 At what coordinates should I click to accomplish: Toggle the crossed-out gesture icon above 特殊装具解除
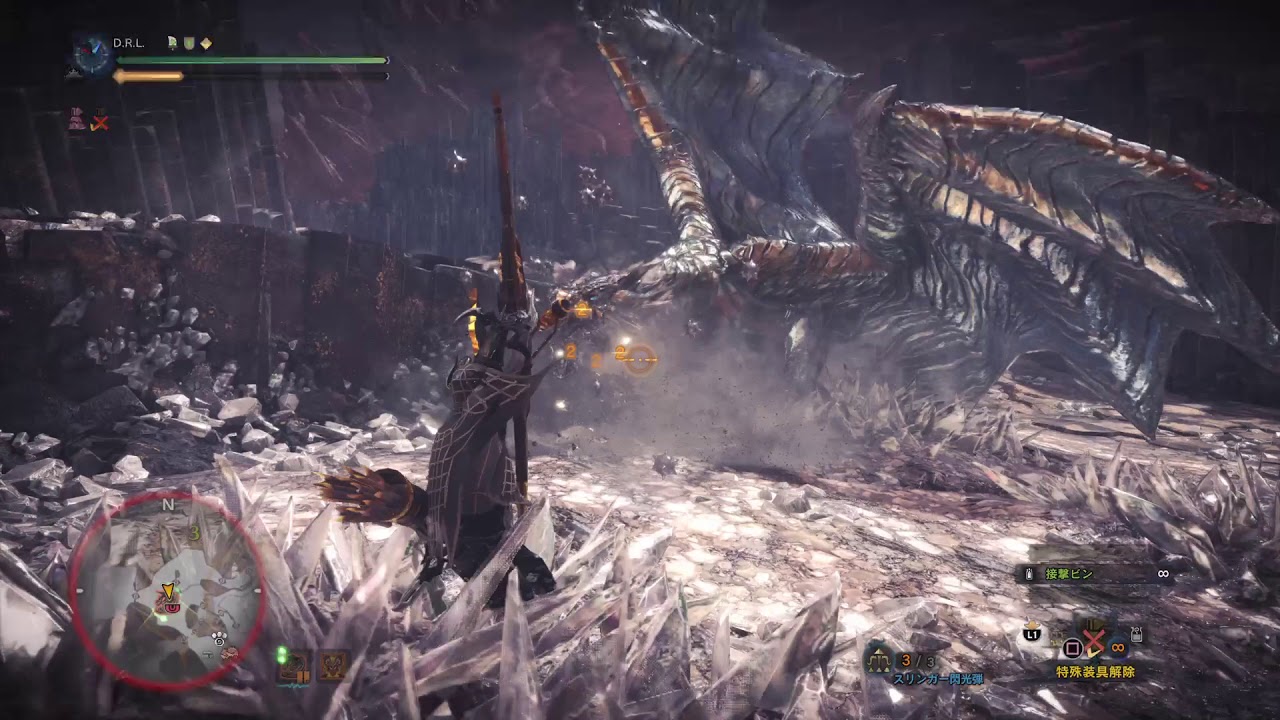coord(1093,640)
